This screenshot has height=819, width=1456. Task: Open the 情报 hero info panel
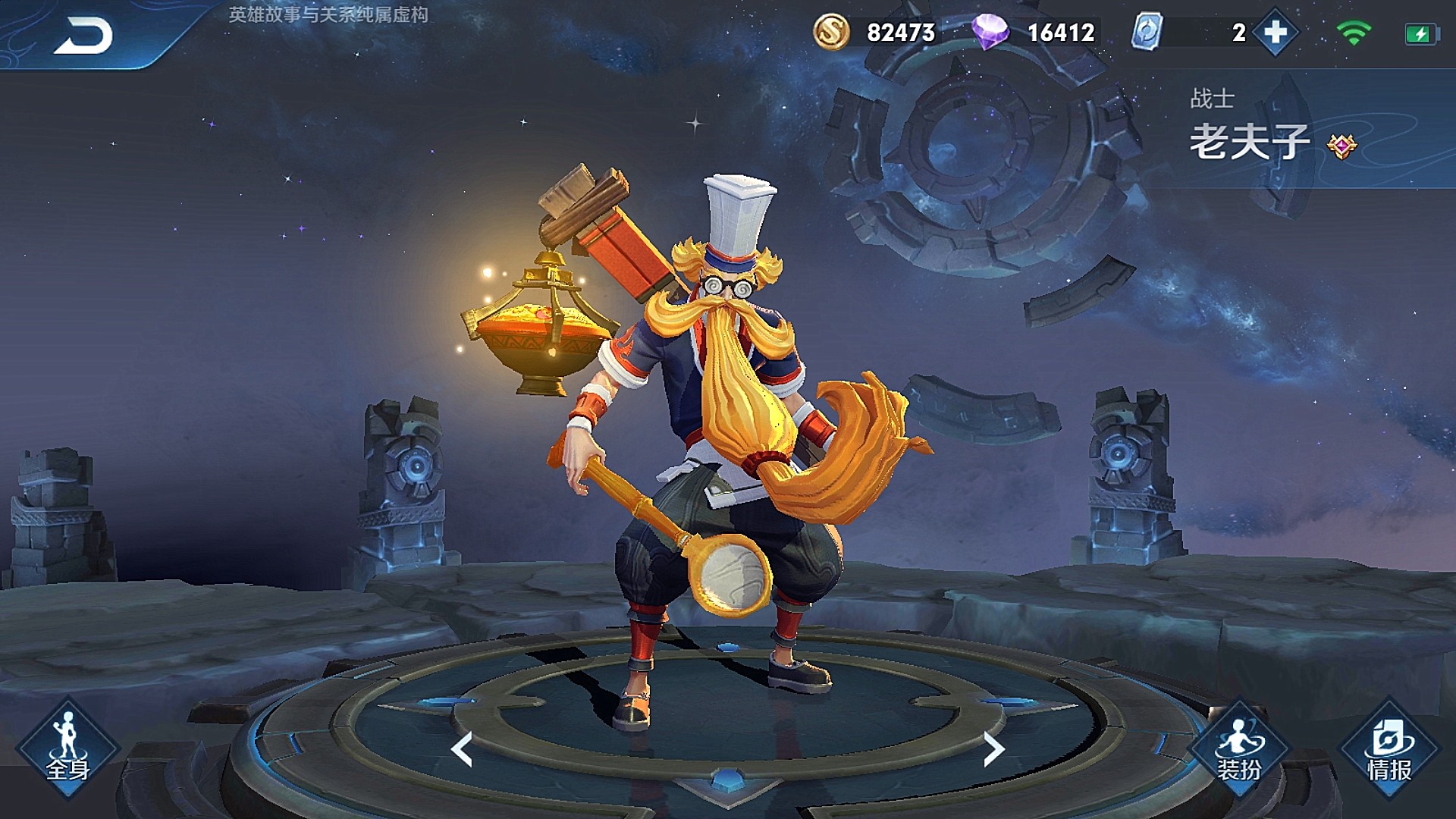1389,748
